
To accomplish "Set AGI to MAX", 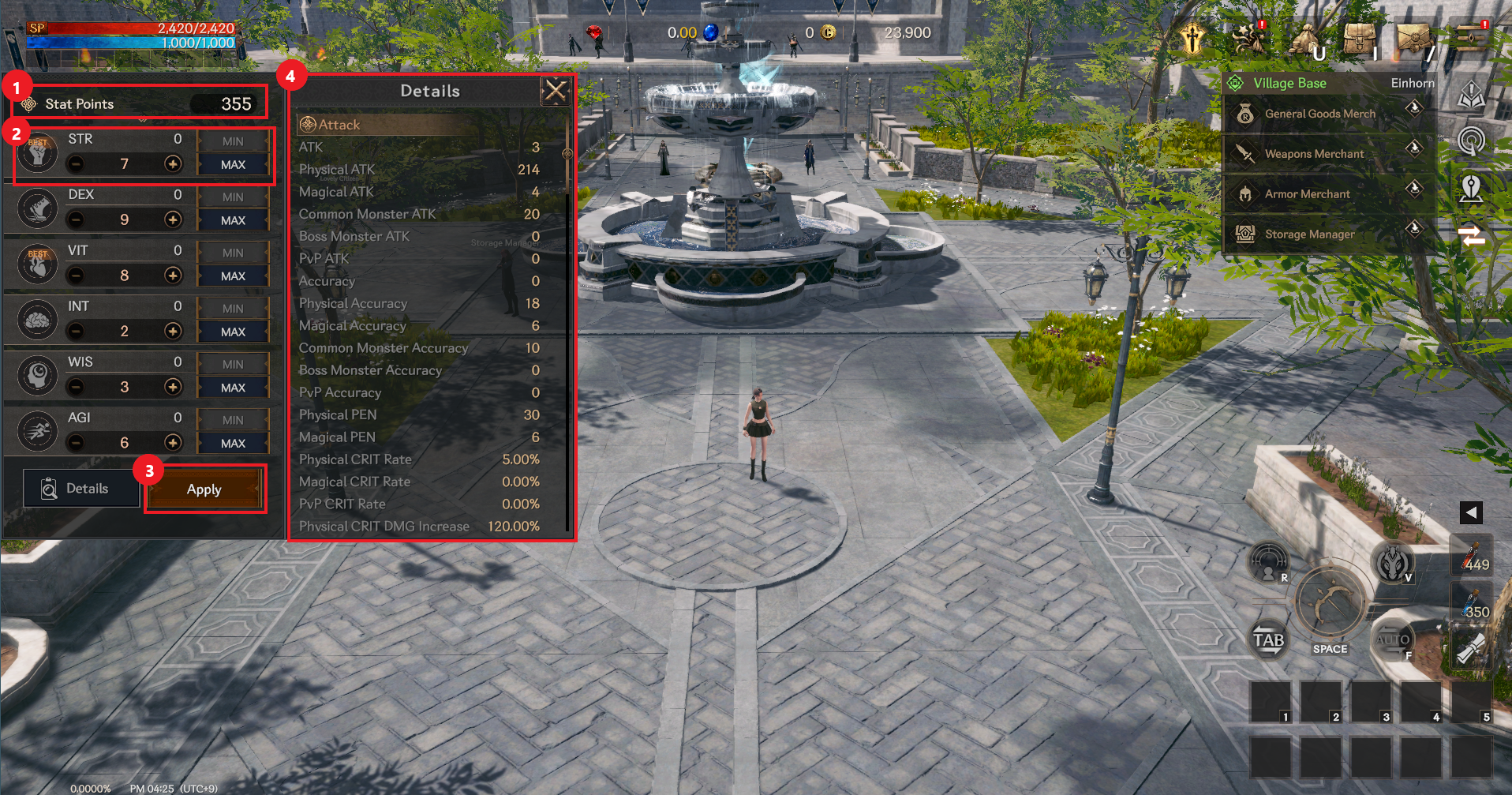I will click(x=233, y=444).
